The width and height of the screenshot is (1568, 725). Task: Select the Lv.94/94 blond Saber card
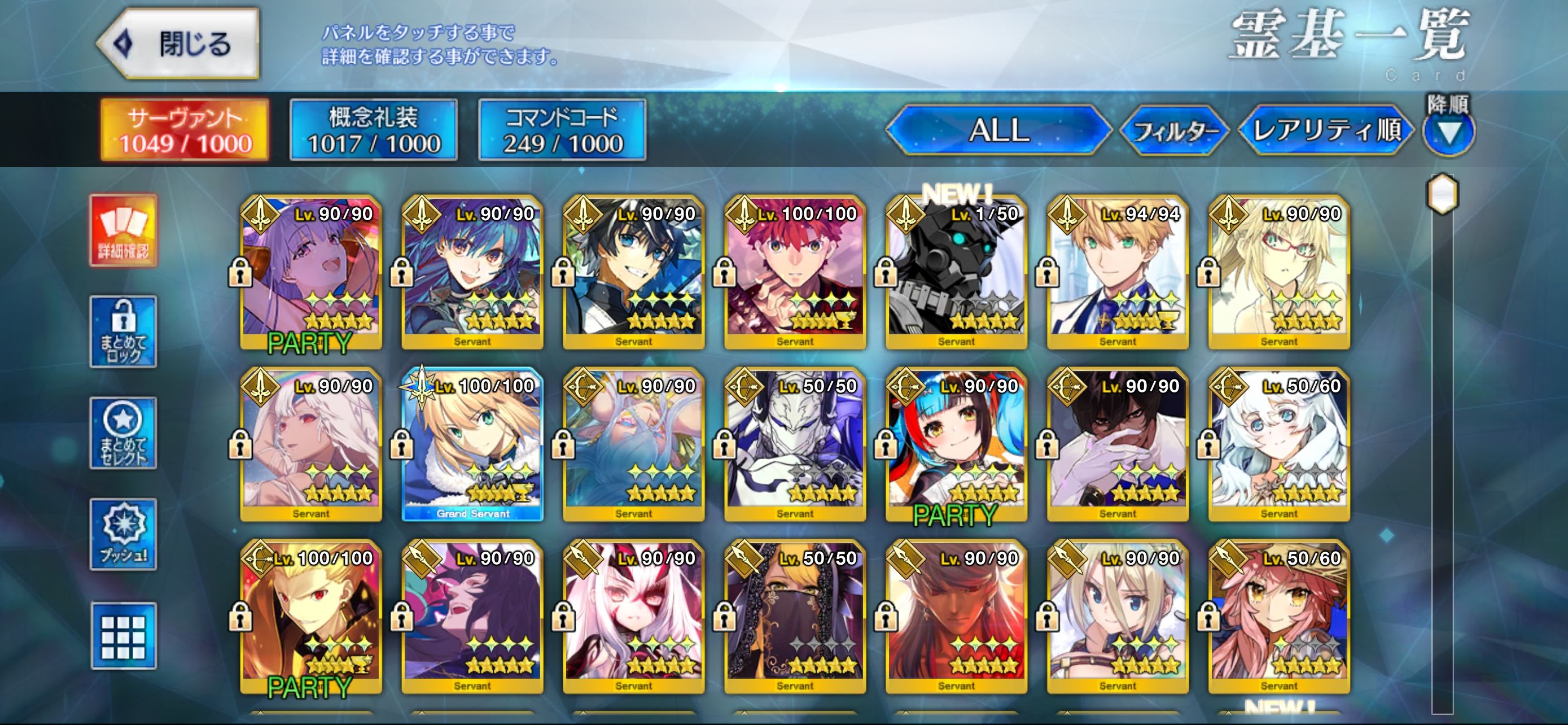point(1118,272)
